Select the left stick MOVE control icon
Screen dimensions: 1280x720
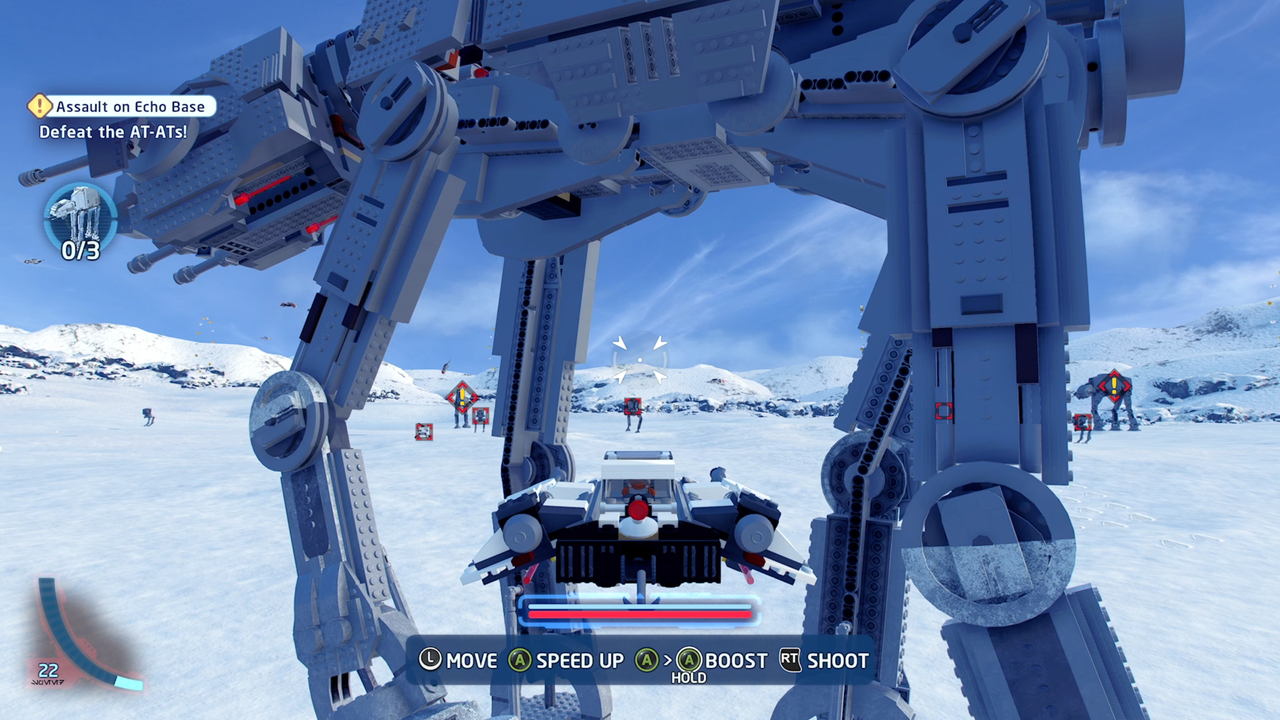pos(432,661)
